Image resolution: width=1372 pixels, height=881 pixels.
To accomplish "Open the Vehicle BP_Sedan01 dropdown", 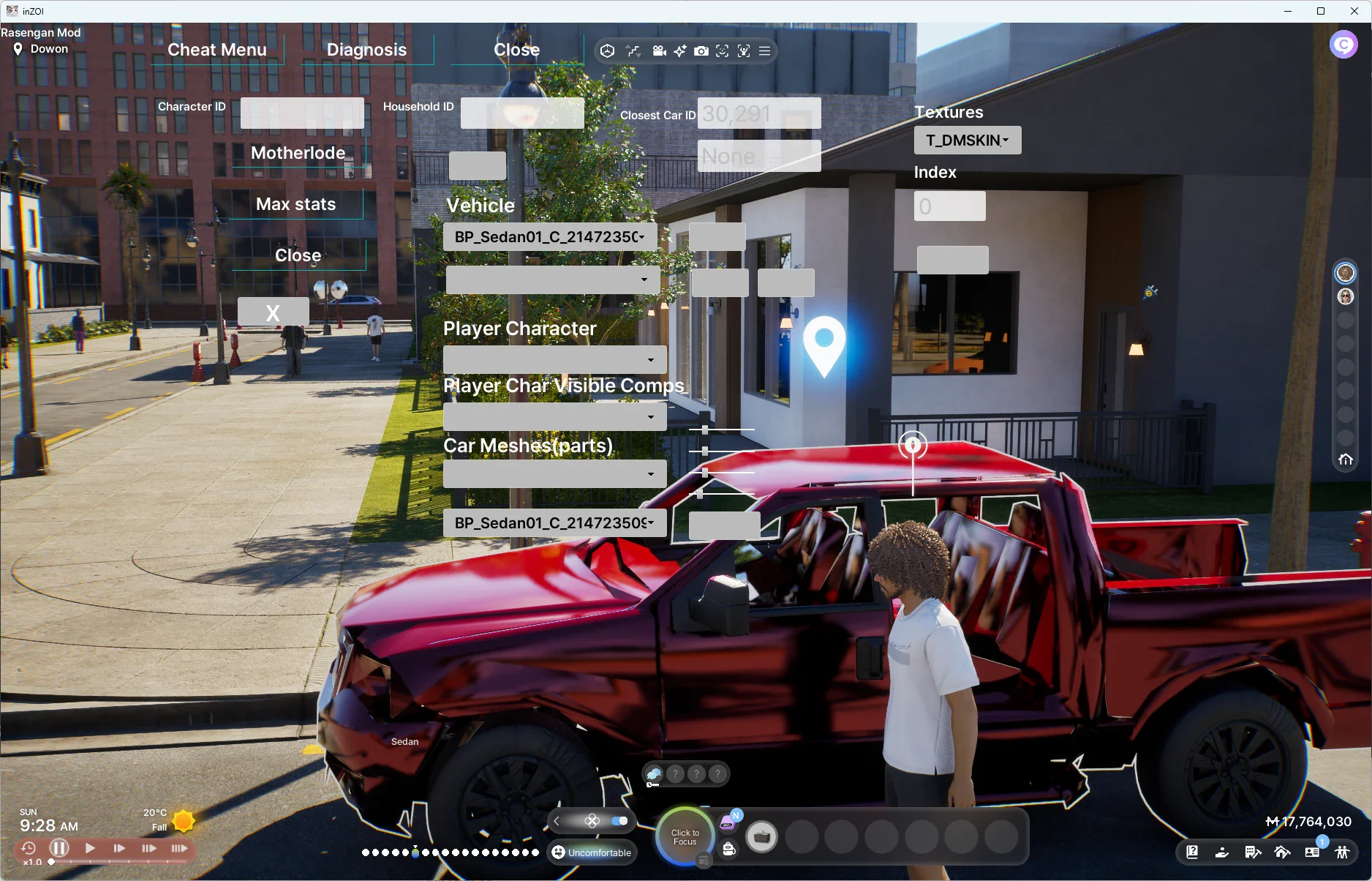I will (549, 236).
